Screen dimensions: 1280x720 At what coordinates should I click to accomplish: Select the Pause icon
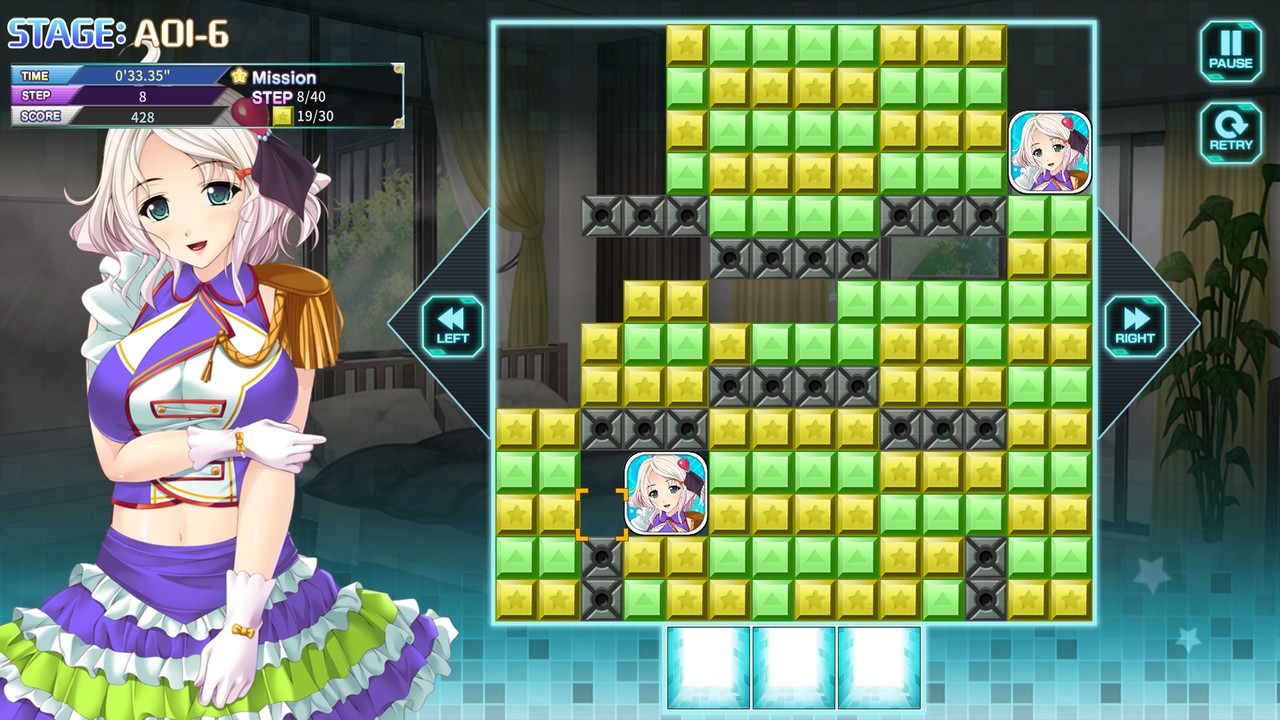click(x=1230, y=50)
